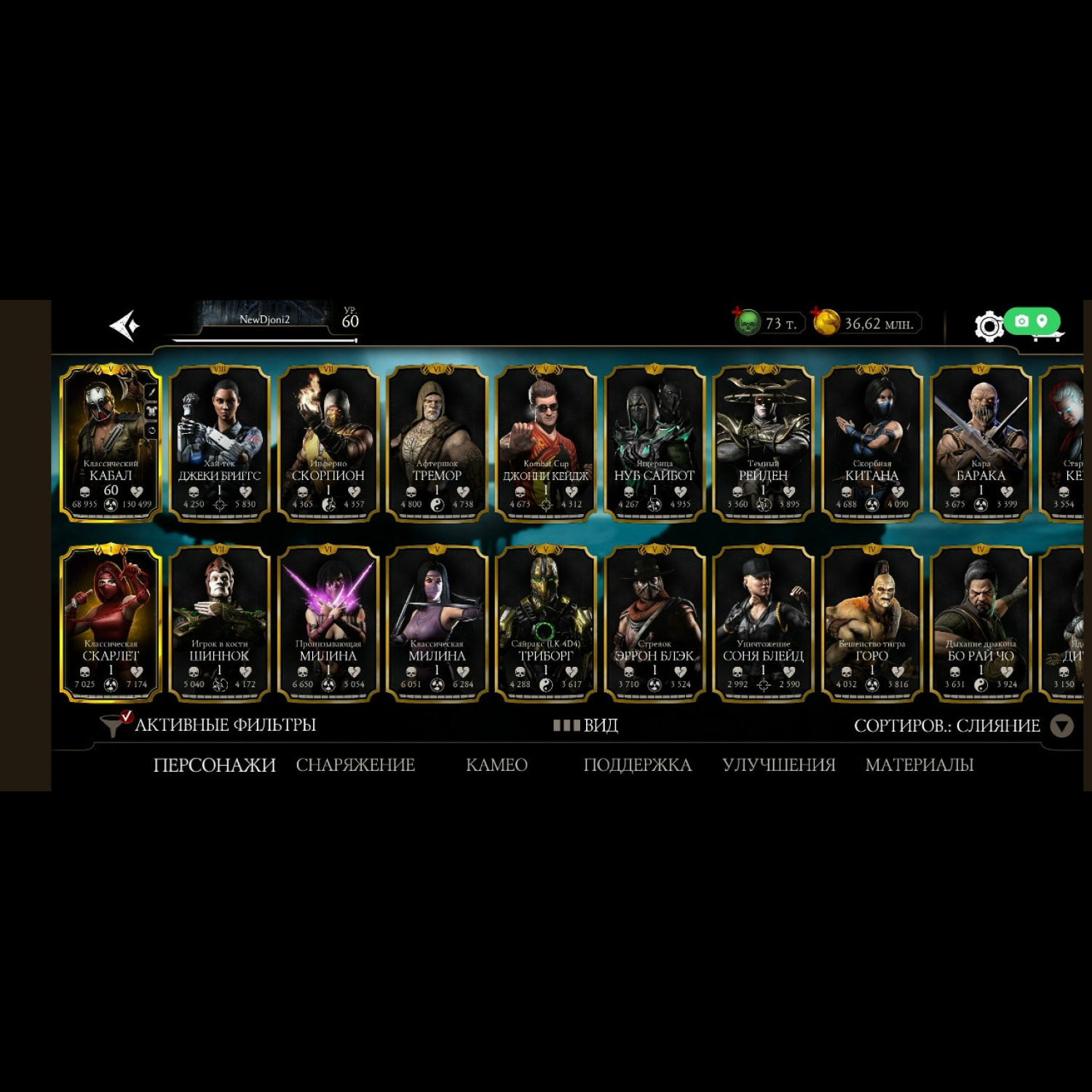1092x1092 pixels.
Task: Go back with the arrow button
Action: coord(124,325)
